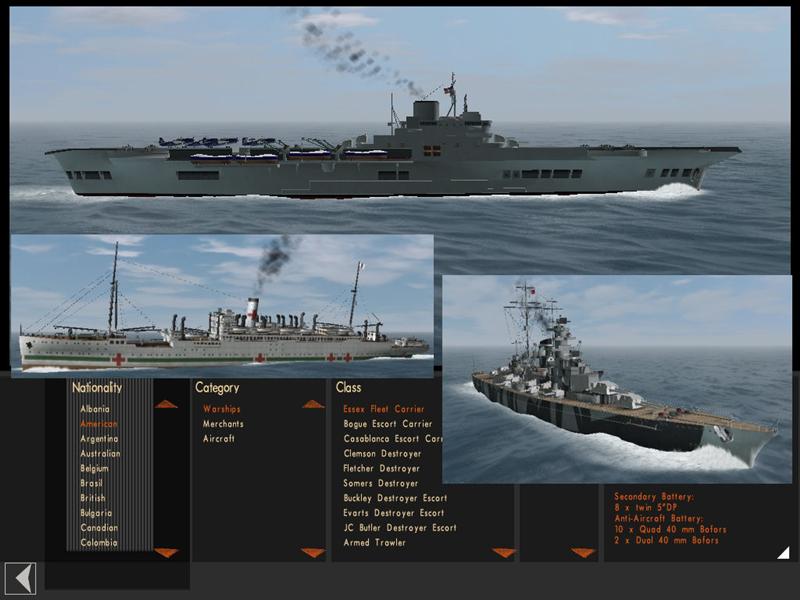Click the Nationality list's up arrow
Screen dimensions: 800x600
pos(166,404)
